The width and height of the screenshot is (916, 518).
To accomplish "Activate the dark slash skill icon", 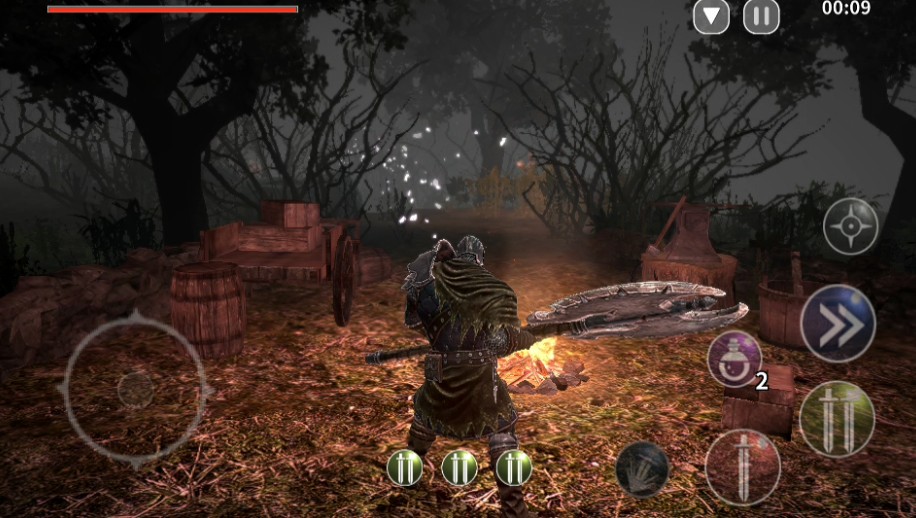I will (x=642, y=468).
